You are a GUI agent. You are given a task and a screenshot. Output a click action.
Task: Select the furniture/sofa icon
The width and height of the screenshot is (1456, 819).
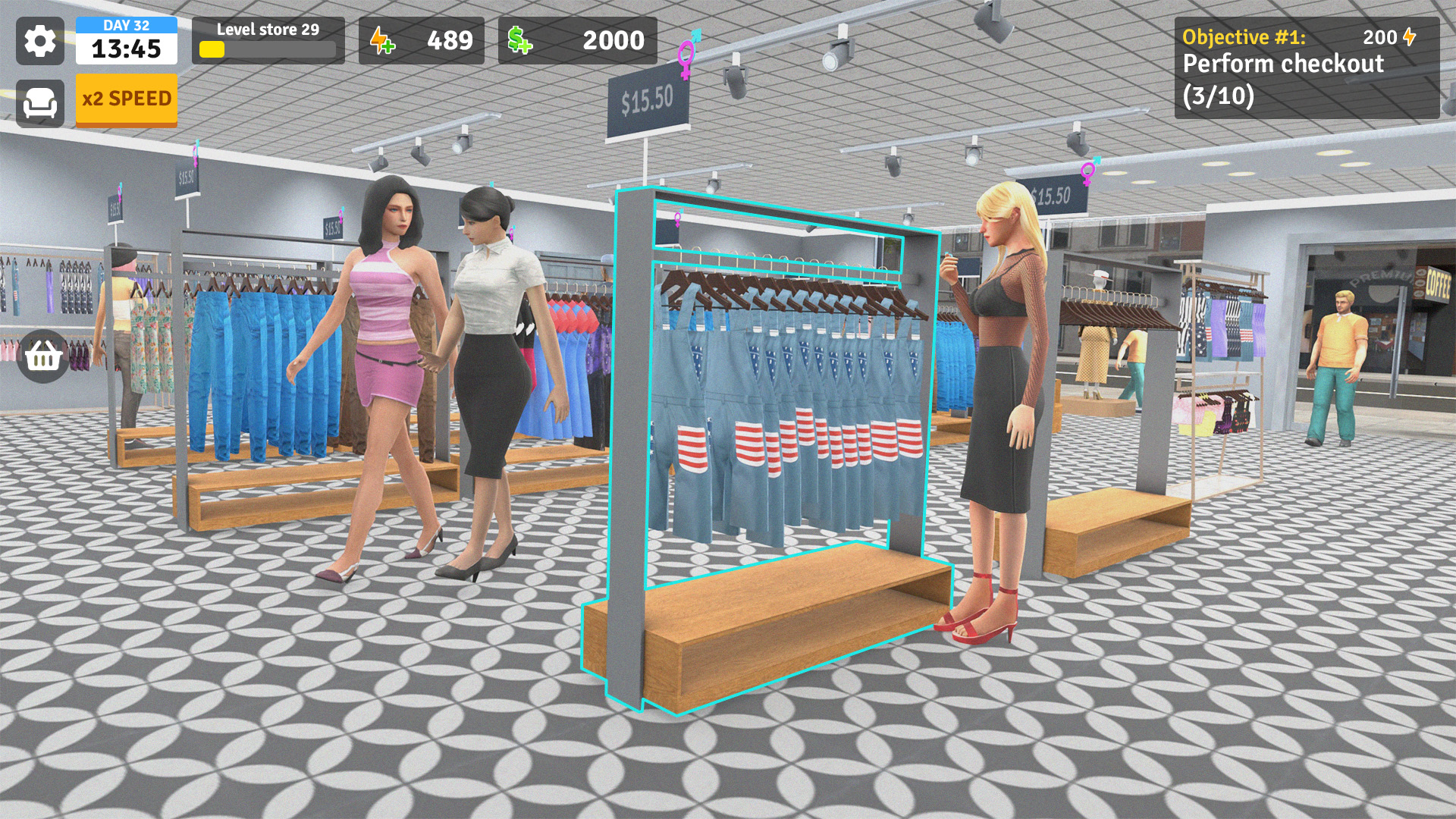pyautogui.click(x=42, y=101)
